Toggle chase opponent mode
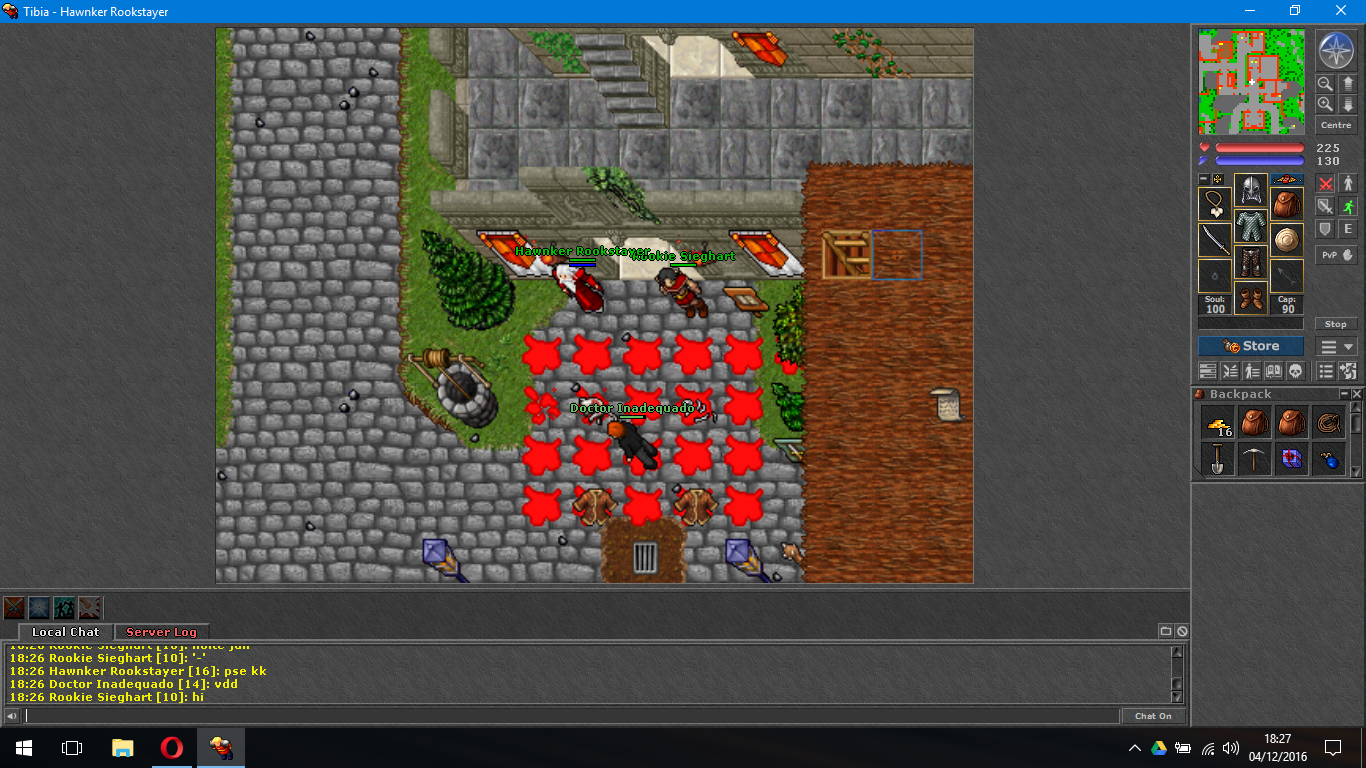 click(x=1347, y=206)
